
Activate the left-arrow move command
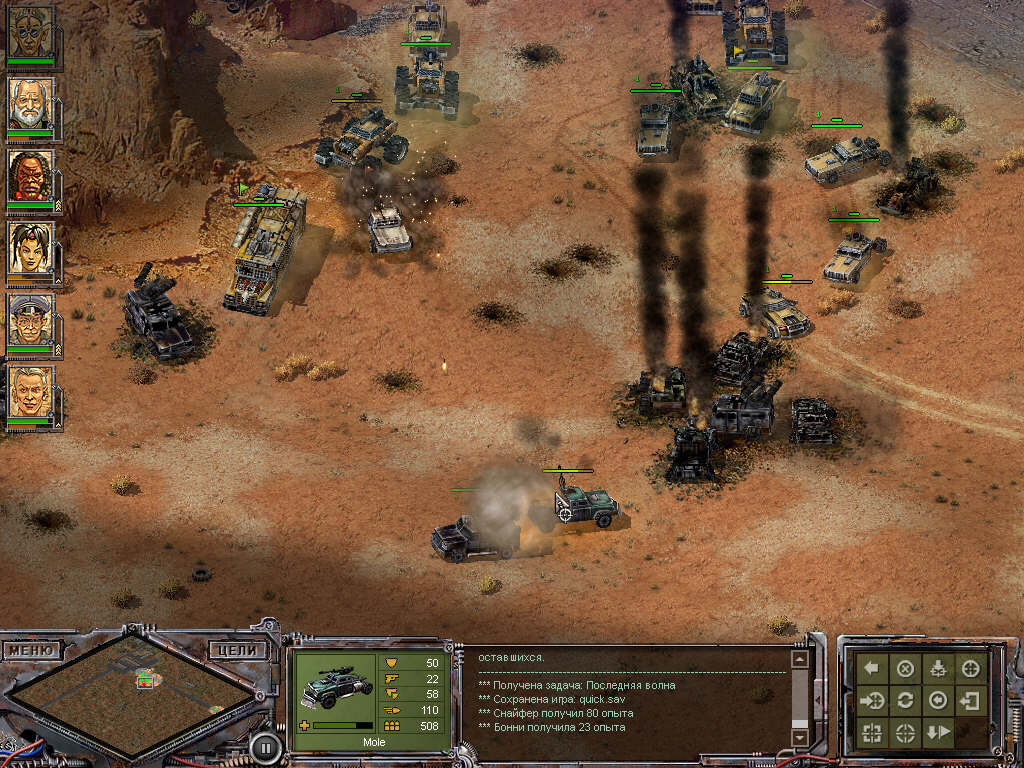point(872,668)
